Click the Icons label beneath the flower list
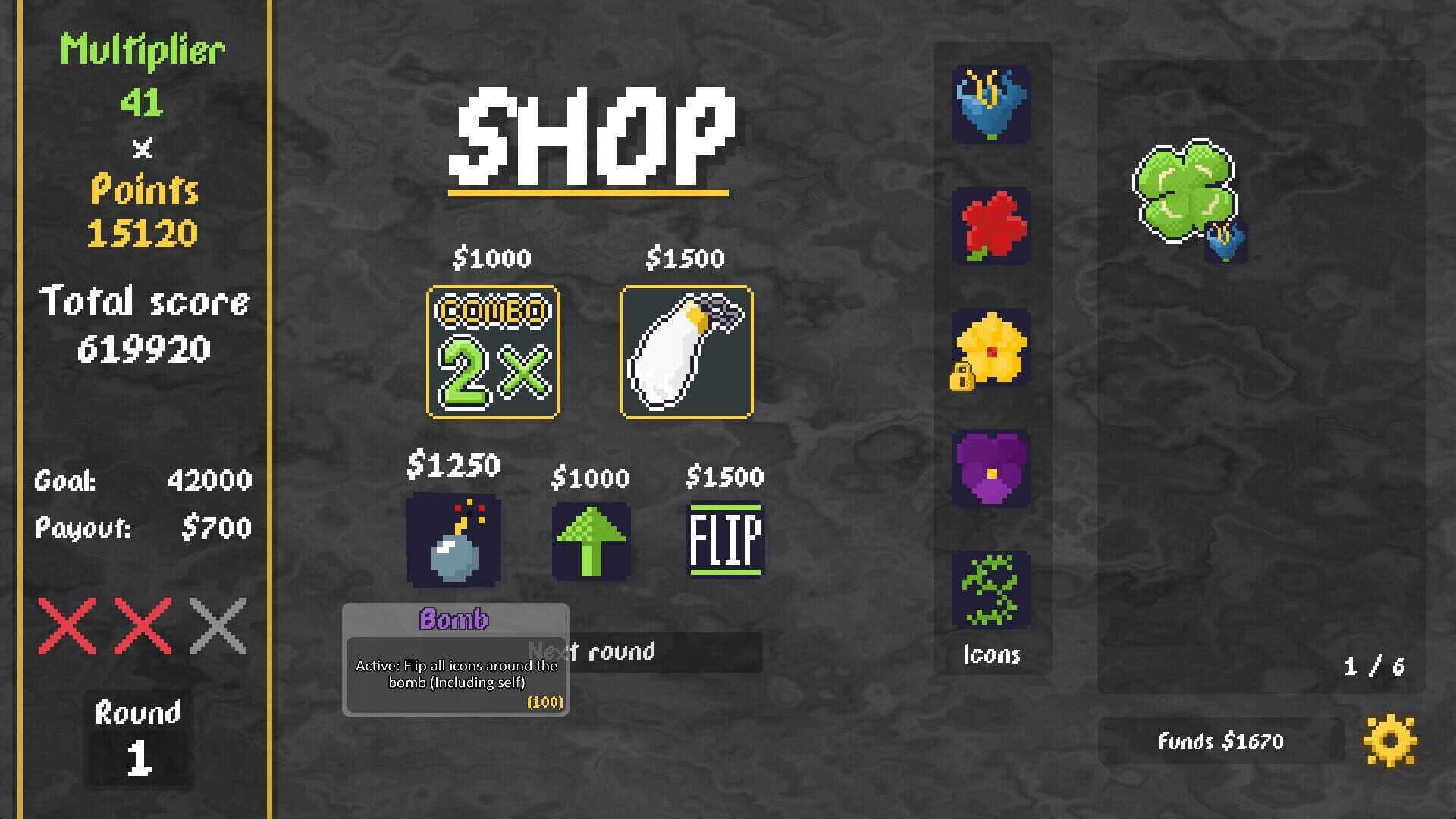The height and width of the screenshot is (819, 1456). coord(991,654)
